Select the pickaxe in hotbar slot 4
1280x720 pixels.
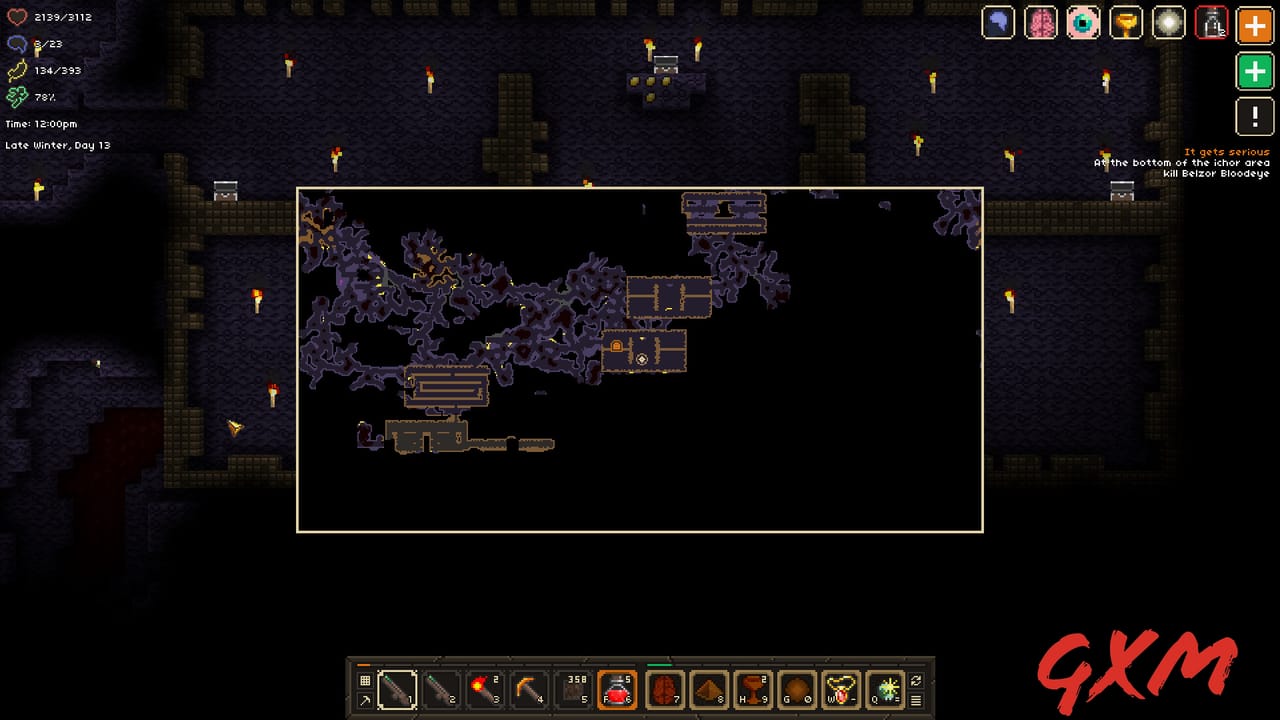pyautogui.click(x=529, y=689)
